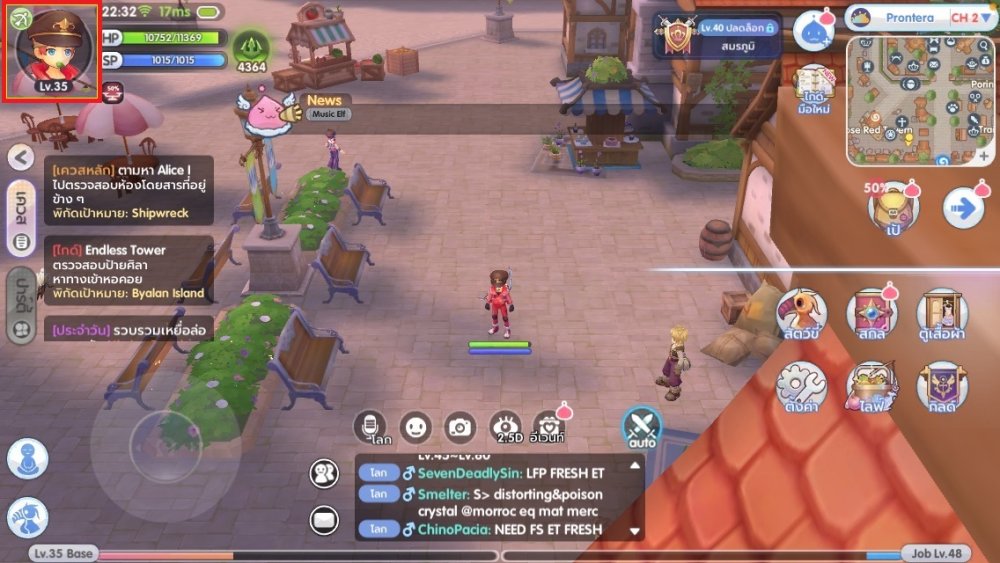Image resolution: width=1000 pixels, height=563 pixels.
Task: Open the mail envelope icon
Action: (x=324, y=518)
